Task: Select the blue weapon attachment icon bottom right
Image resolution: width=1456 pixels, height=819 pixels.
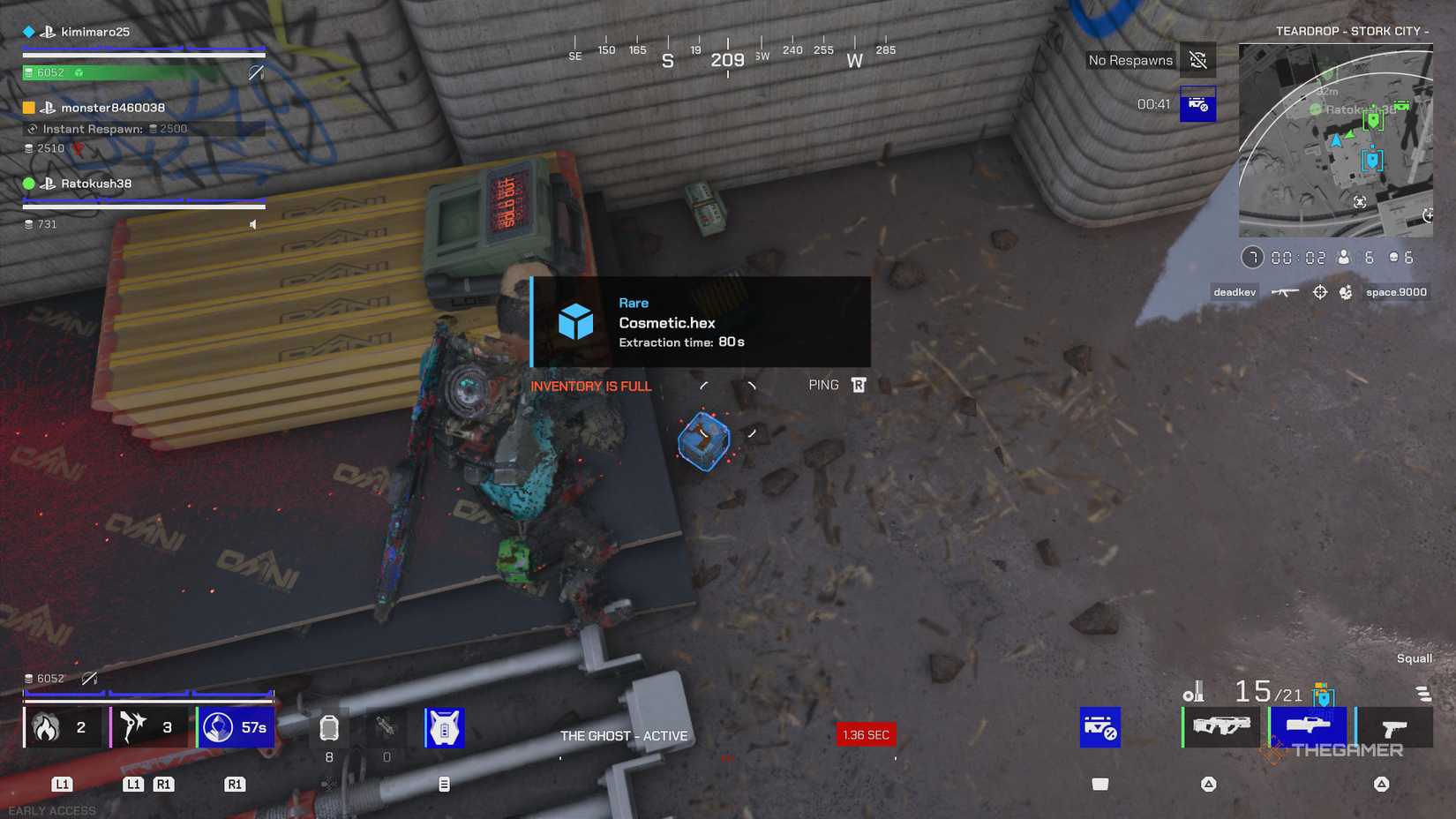Action: [1100, 726]
